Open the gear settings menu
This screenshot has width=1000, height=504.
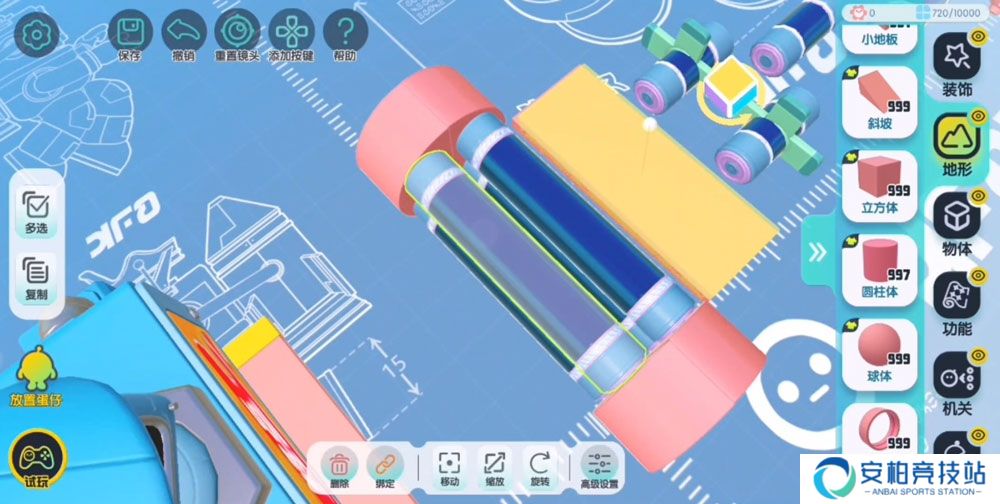[36, 34]
